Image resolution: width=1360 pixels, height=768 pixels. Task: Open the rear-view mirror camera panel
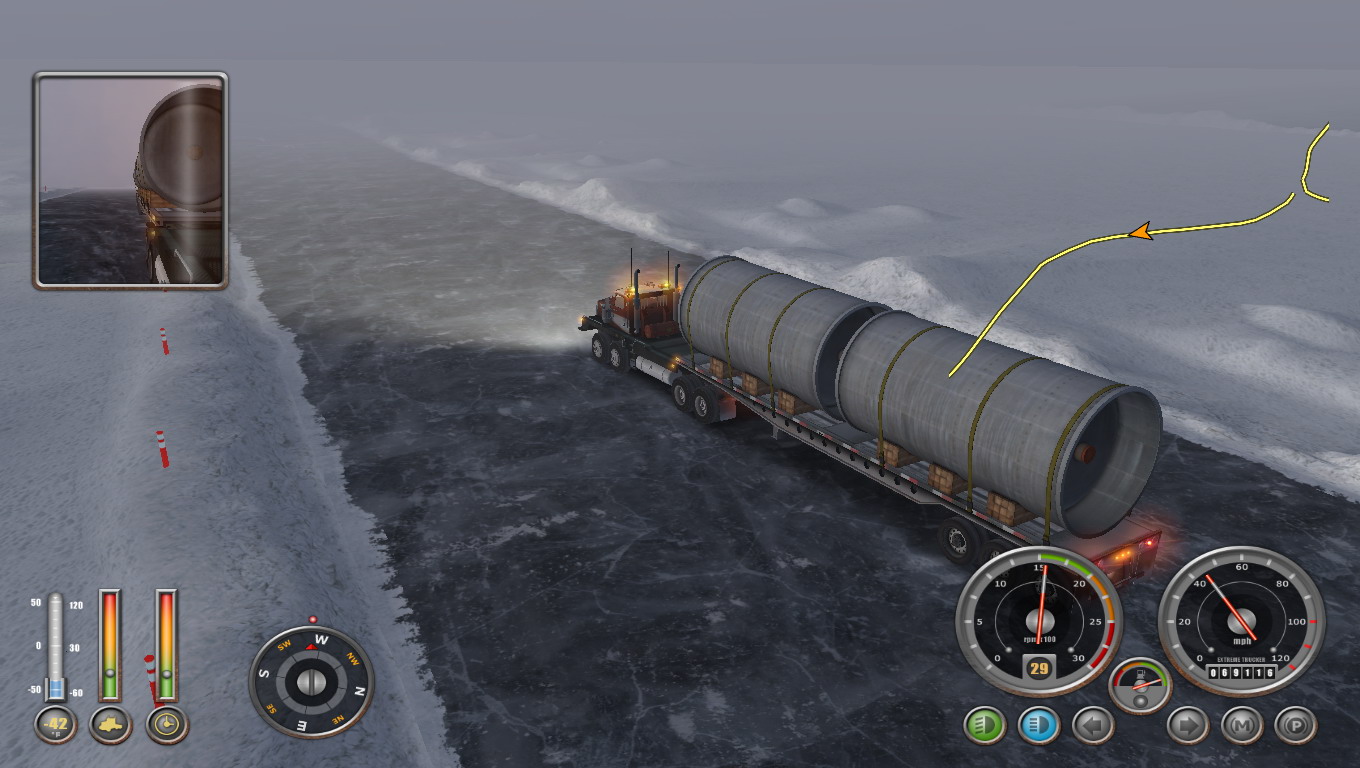coord(131,181)
